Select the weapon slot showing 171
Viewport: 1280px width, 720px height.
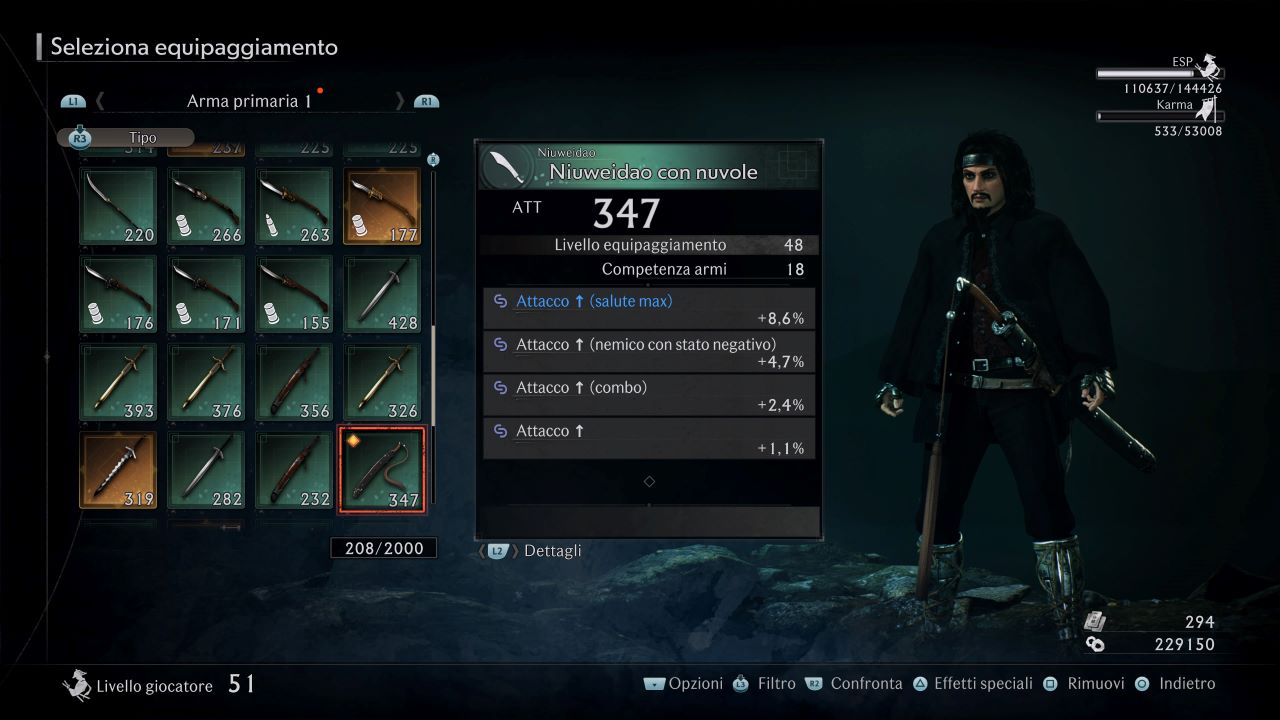[x=206, y=293]
